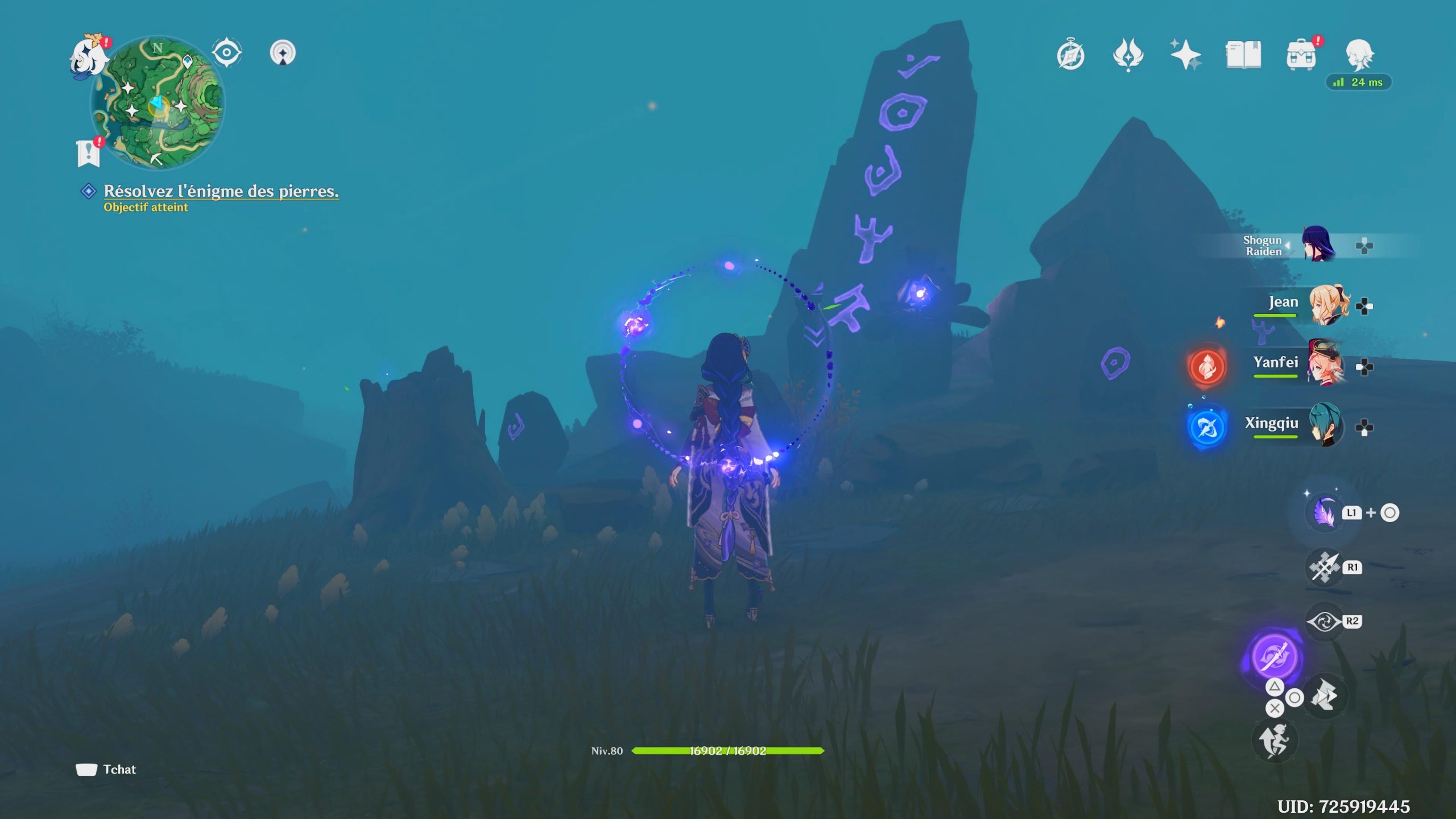The width and height of the screenshot is (1456, 819).
Task: Open the events star icon
Action: 1128,55
